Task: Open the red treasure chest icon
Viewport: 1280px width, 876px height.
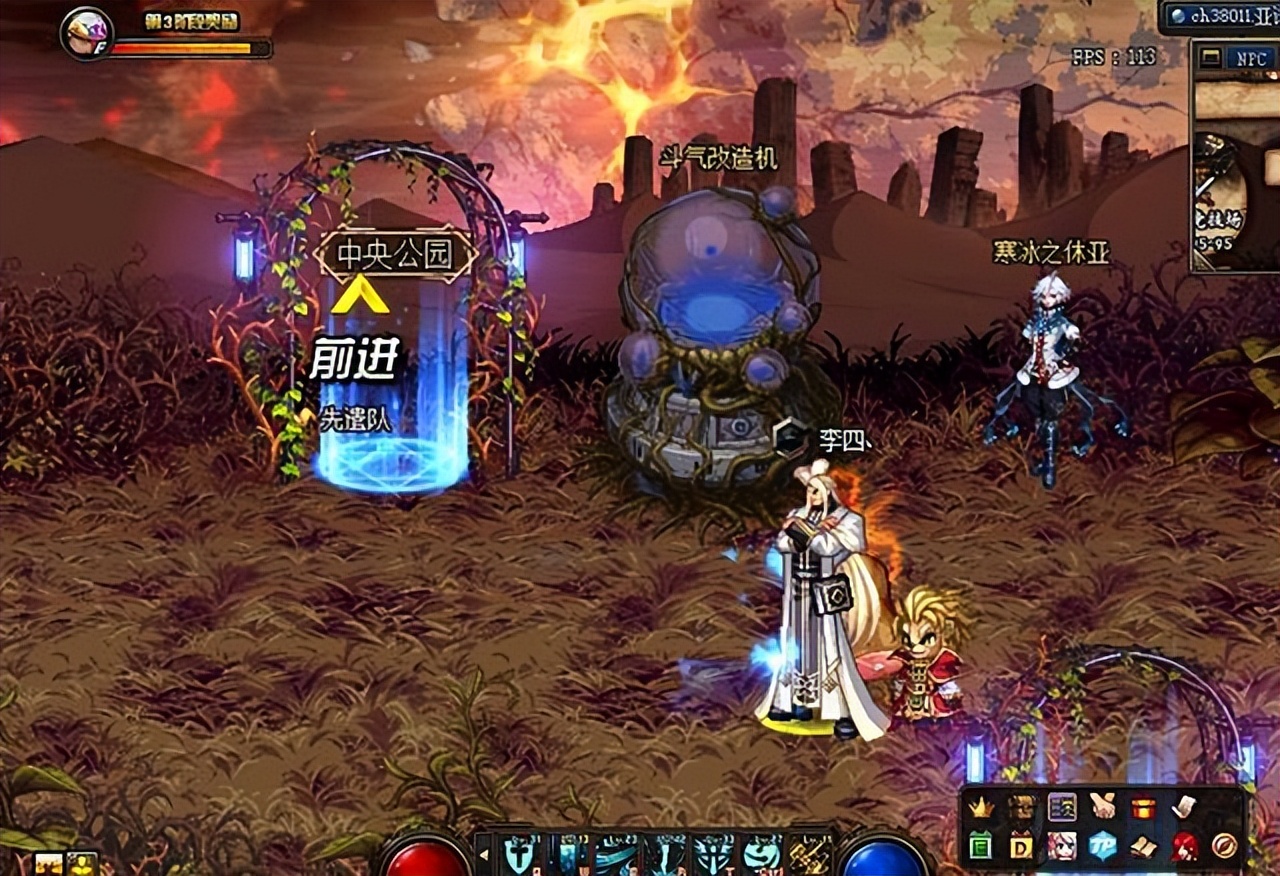Action: pyautogui.click(x=1143, y=807)
